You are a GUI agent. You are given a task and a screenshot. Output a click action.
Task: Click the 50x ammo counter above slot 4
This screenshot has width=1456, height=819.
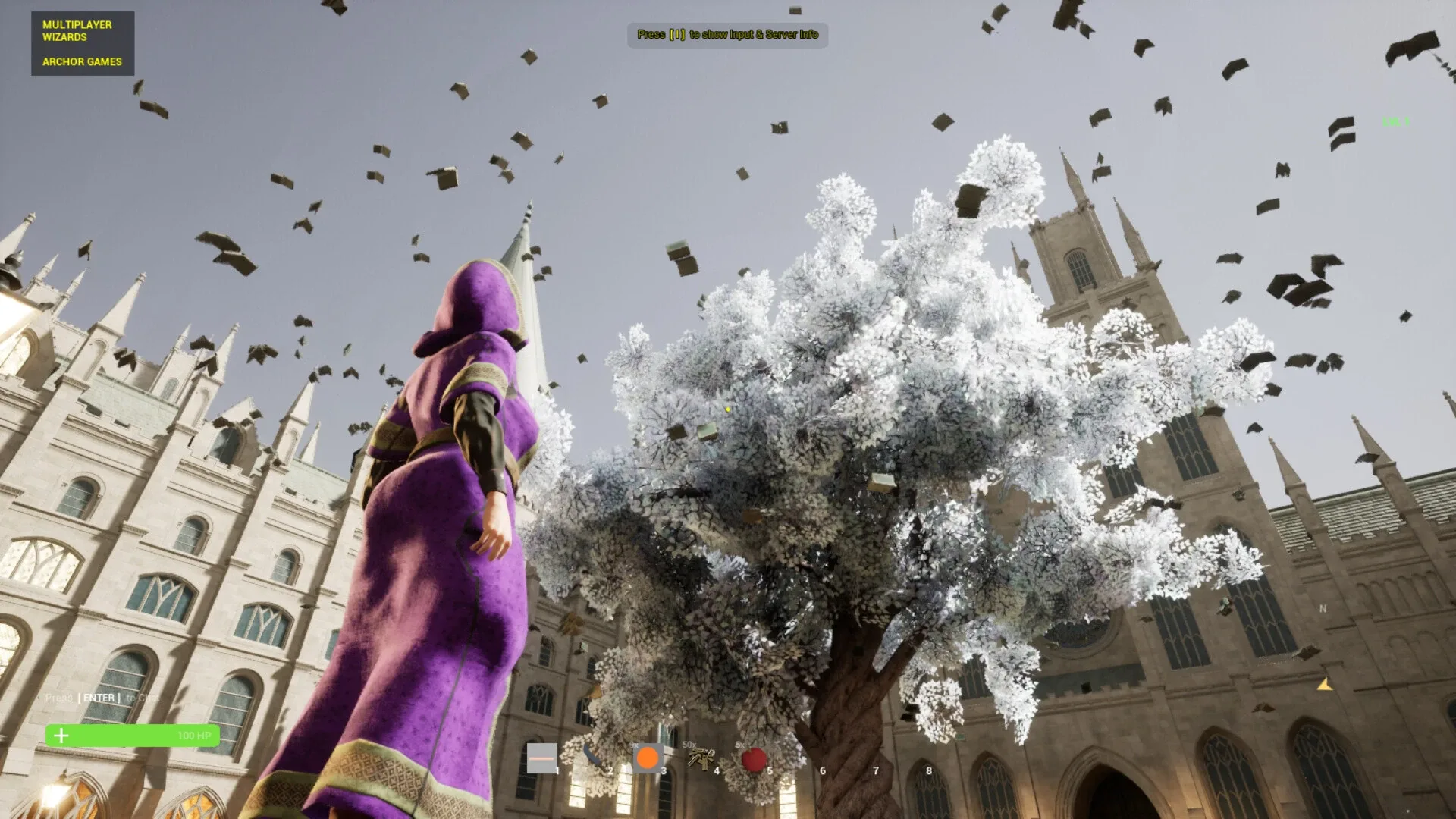point(689,746)
